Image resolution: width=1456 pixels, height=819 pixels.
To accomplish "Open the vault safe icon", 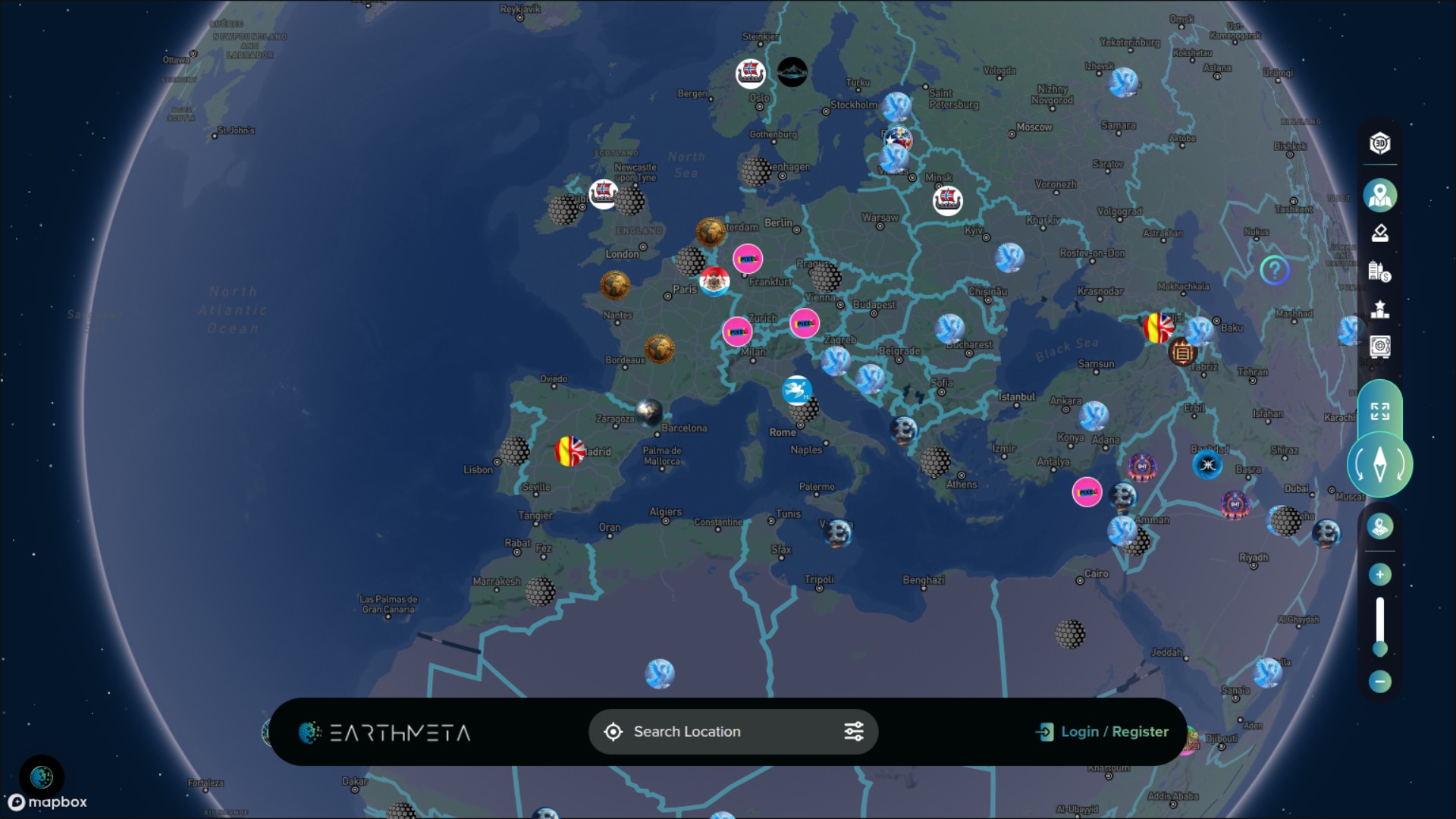I will (1379, 346).
